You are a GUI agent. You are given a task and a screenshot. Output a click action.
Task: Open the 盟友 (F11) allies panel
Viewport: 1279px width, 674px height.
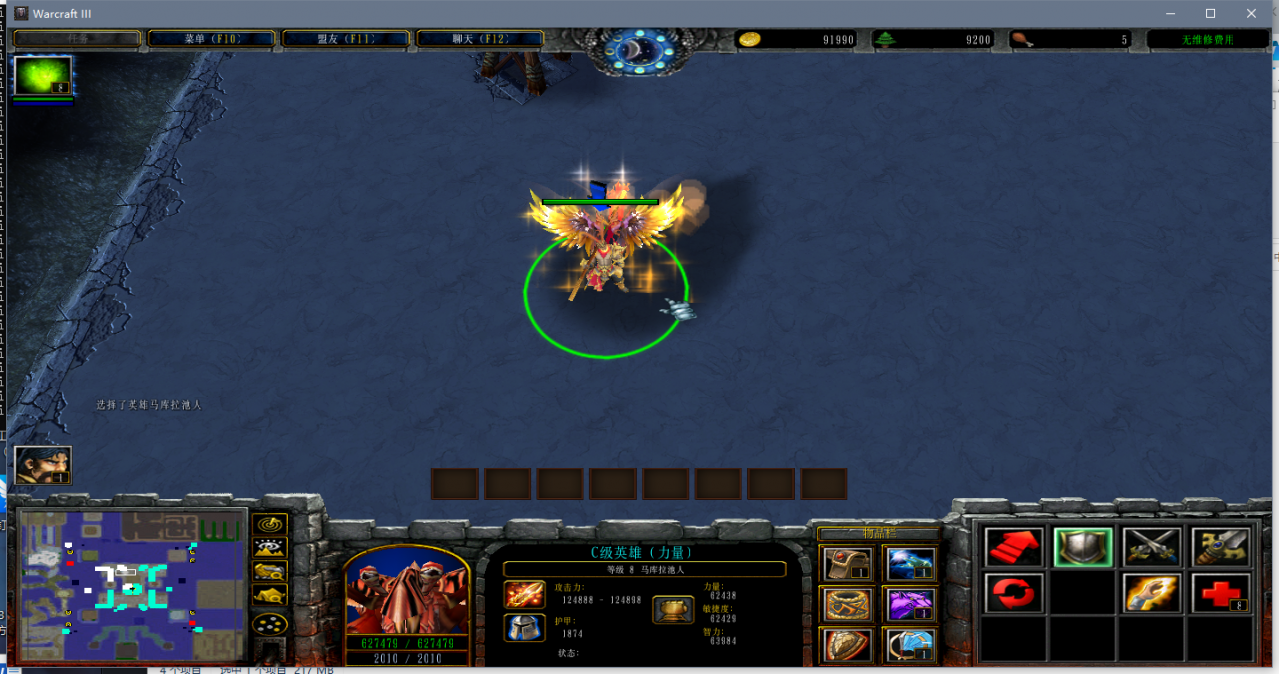click(346, 39)
